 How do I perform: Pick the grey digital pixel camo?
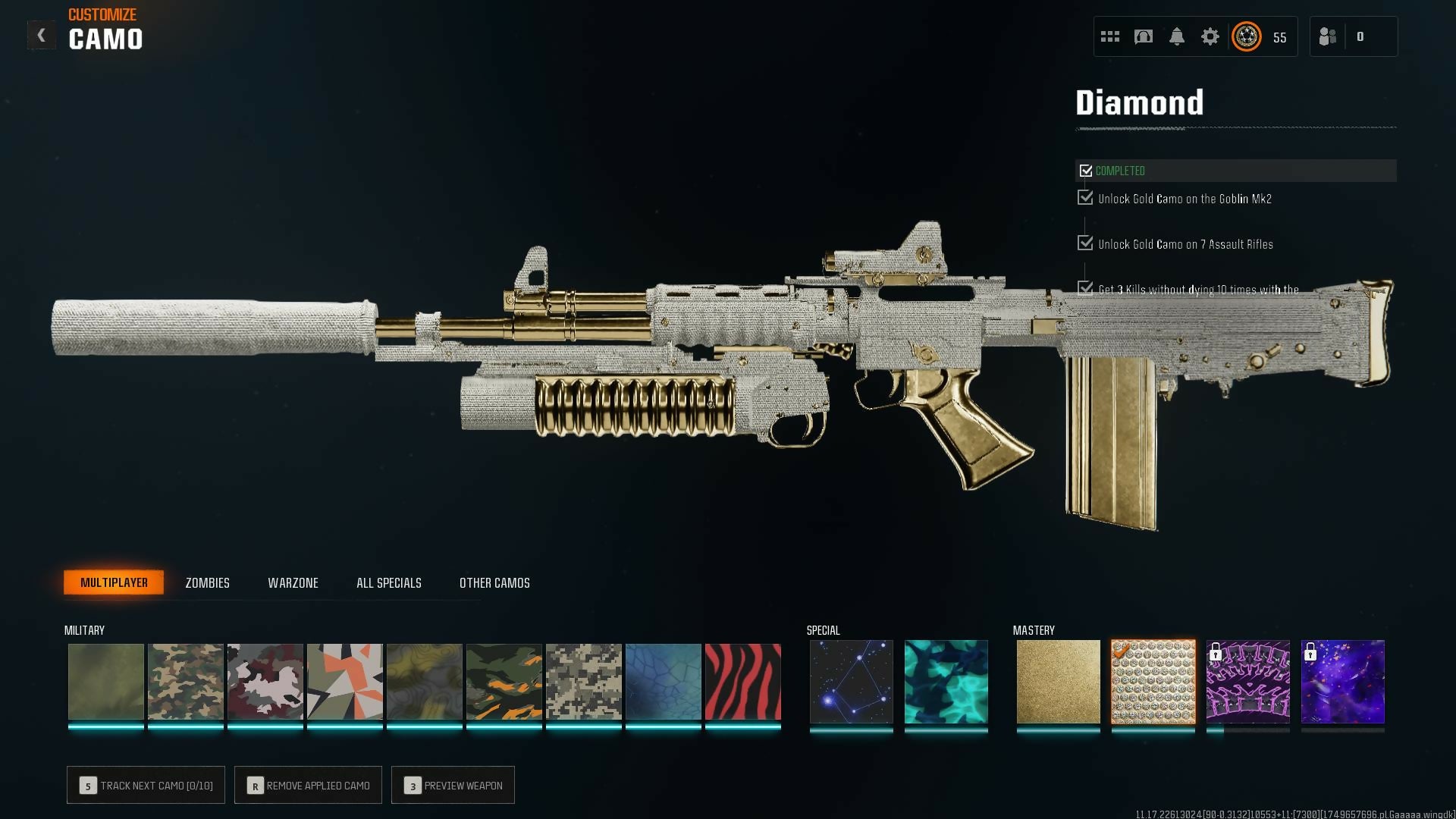point(583,682)
